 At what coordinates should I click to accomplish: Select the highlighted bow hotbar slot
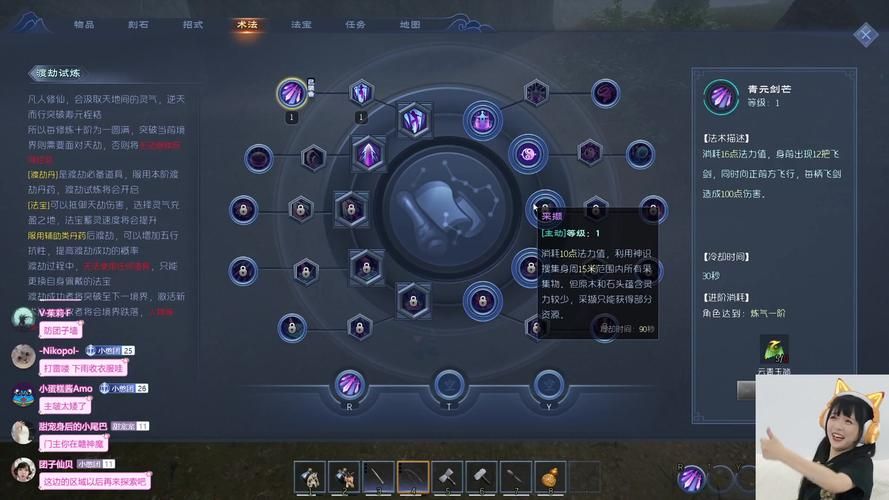[x=412, y=476]
